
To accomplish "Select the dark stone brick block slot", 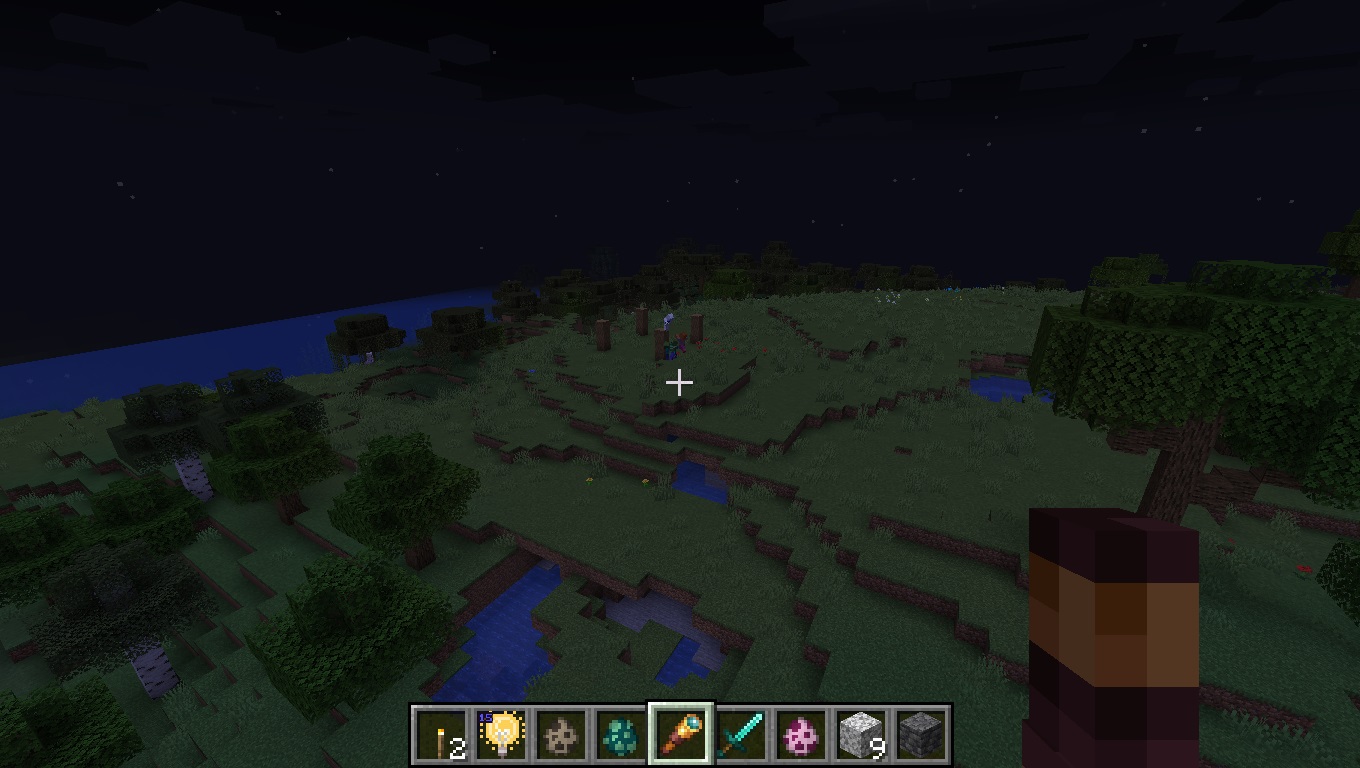I will (x=921, y=736).
